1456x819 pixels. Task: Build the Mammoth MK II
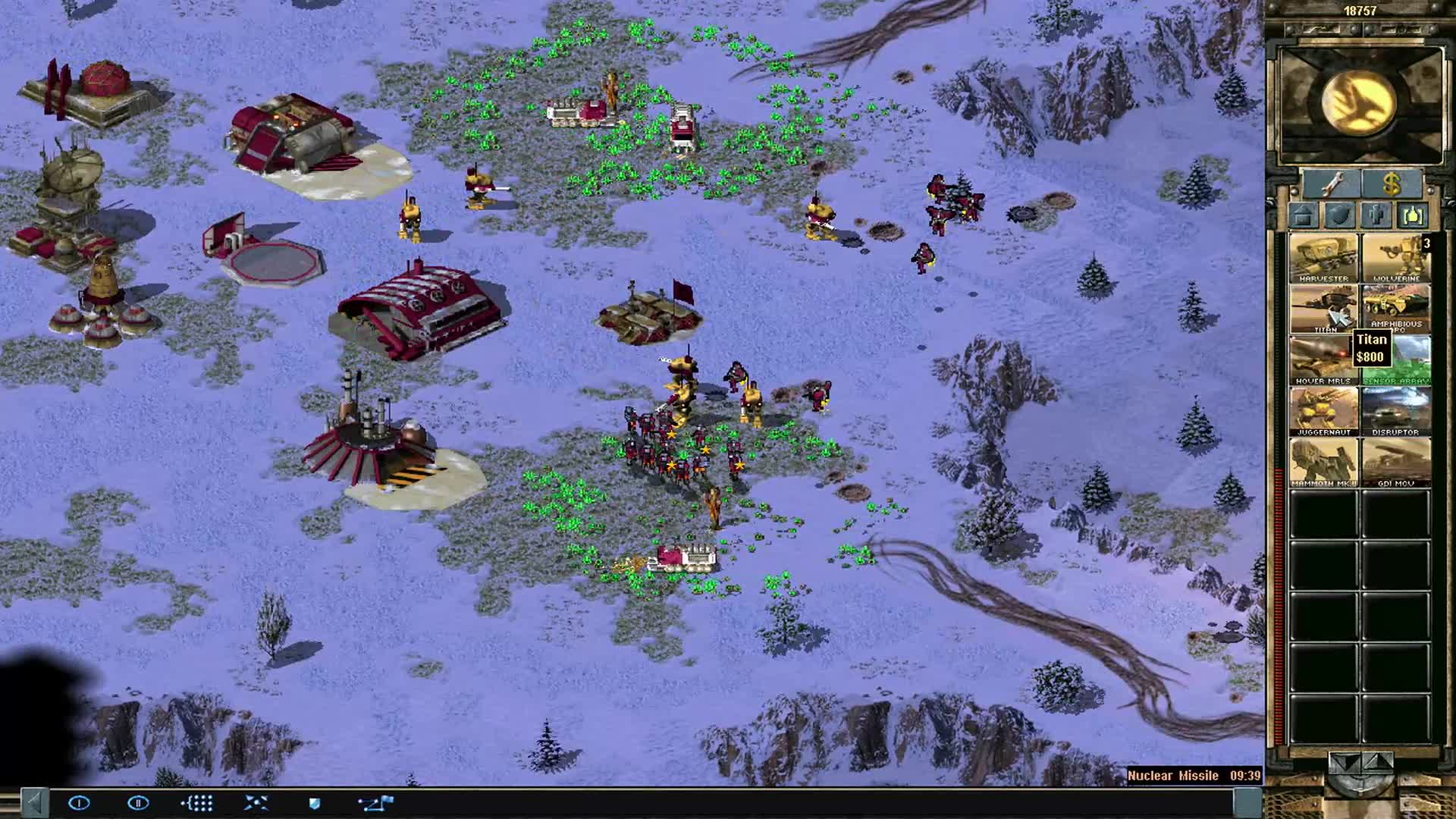[1323, 461]
